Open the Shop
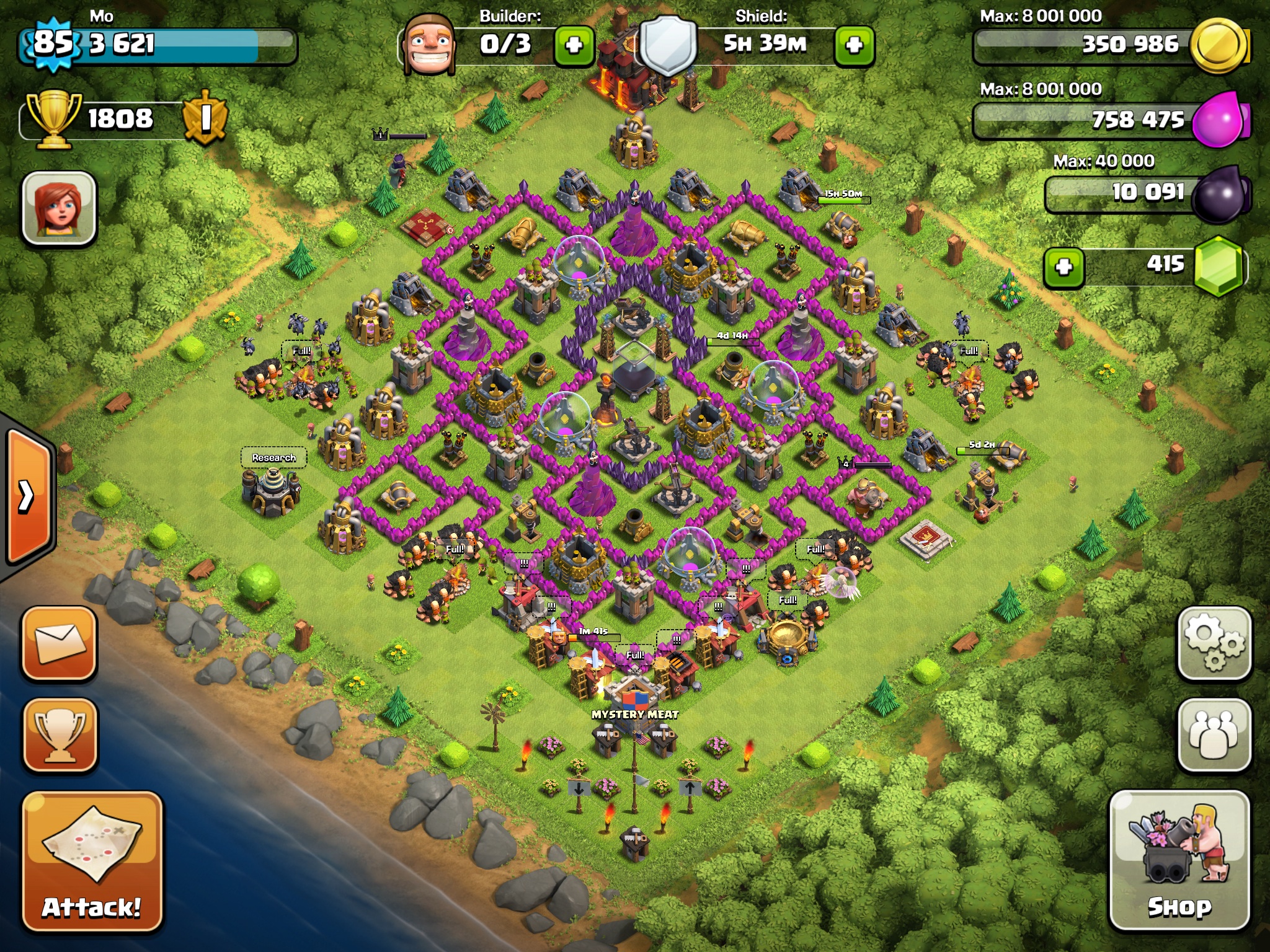This screenshot has width=1270, height=952. click(x=1179, y=860)
